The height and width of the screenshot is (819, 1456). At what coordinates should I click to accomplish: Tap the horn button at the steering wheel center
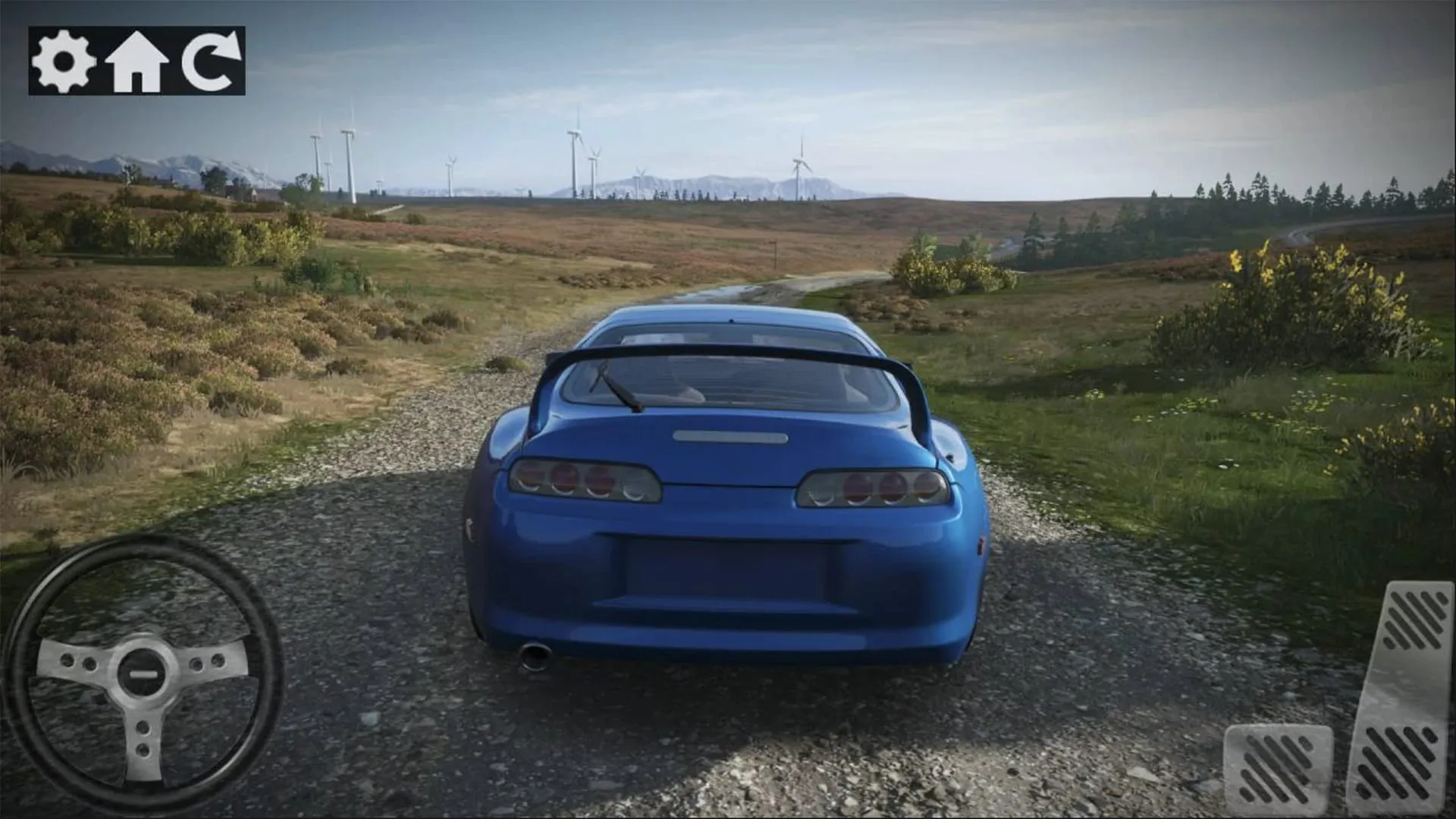144,671
